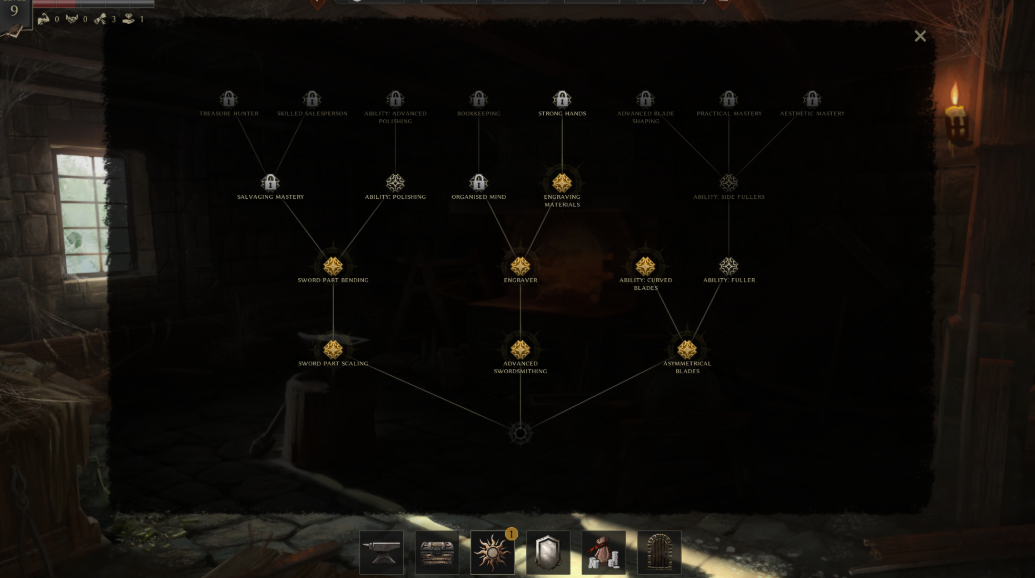Select the Ability: Side Fullers node
Viewport: 1035px width, 578px height.
point(728,183)
